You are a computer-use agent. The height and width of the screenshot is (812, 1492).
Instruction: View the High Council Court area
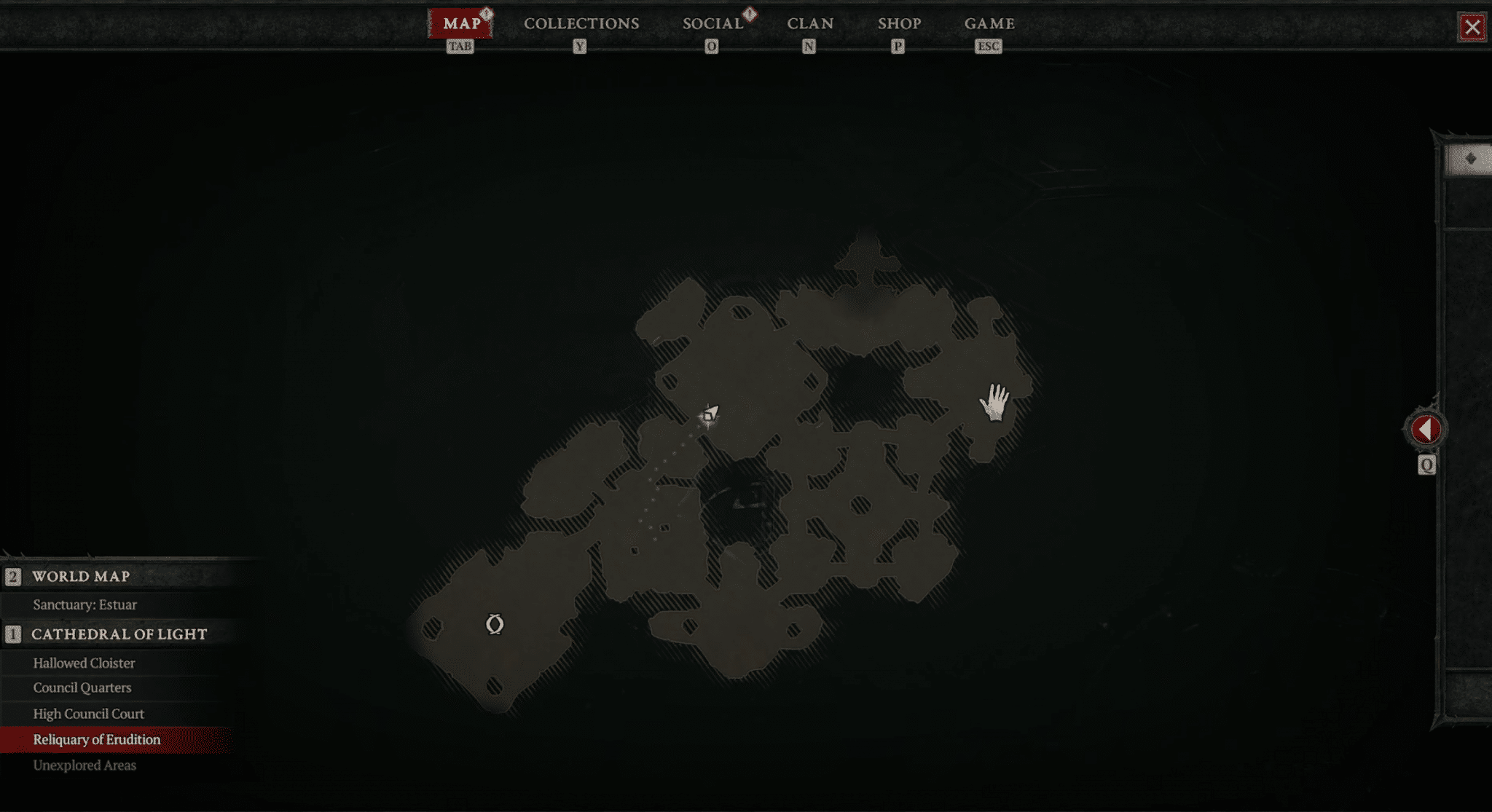pos(88,714)
